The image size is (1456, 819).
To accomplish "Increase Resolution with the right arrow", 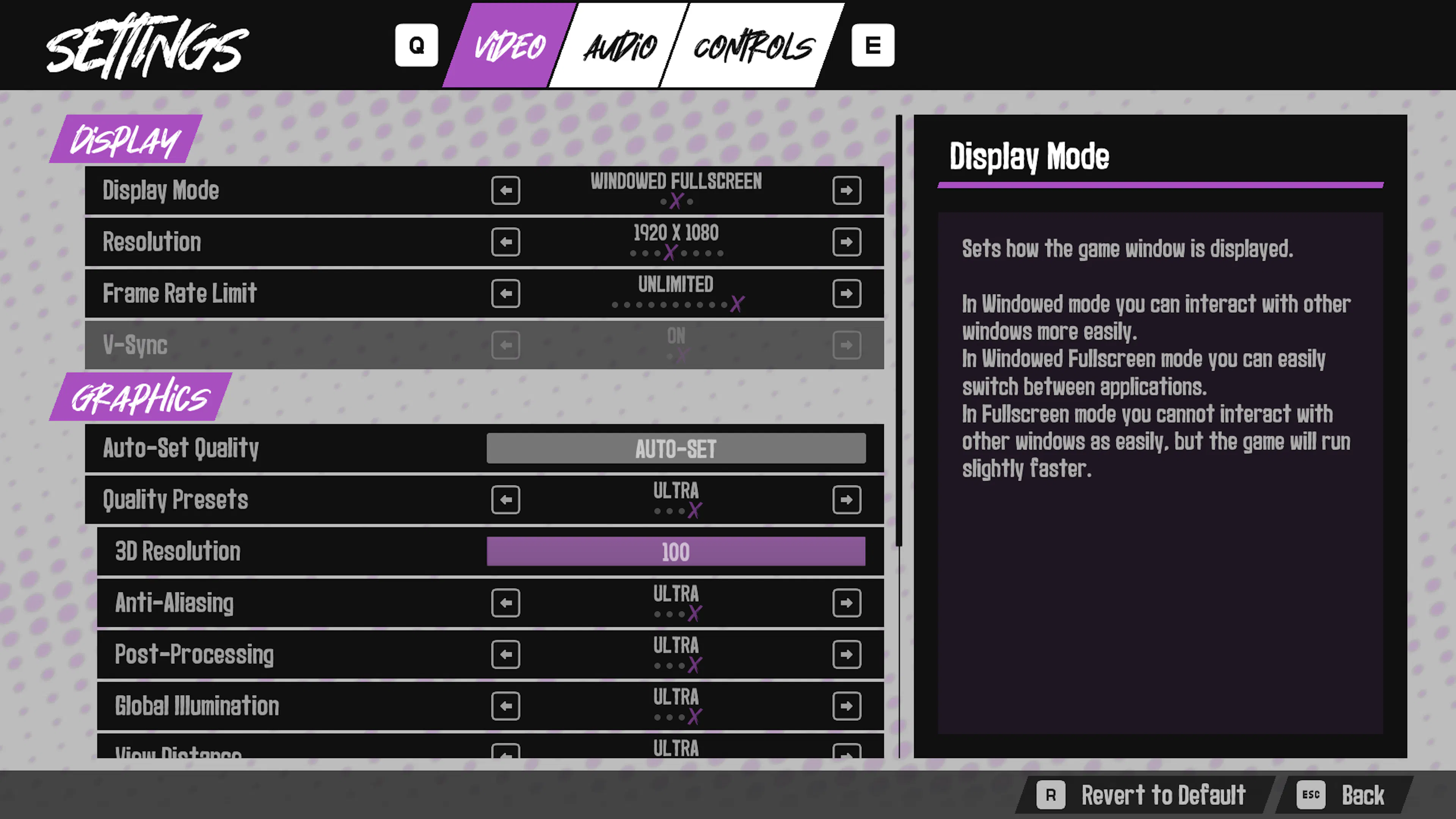I will (x=846, y=242).
